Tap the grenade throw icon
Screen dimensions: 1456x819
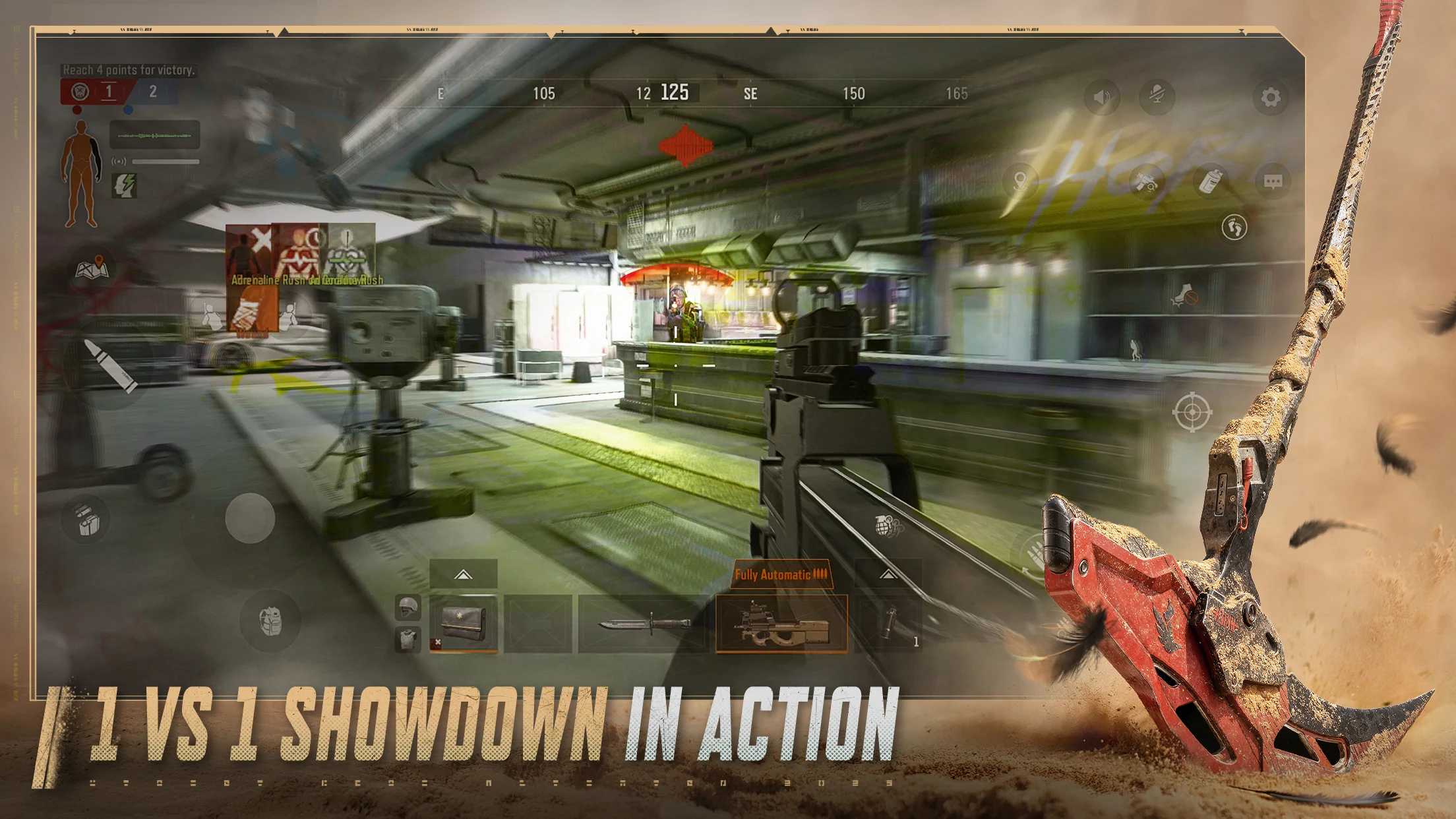[887, 526]
